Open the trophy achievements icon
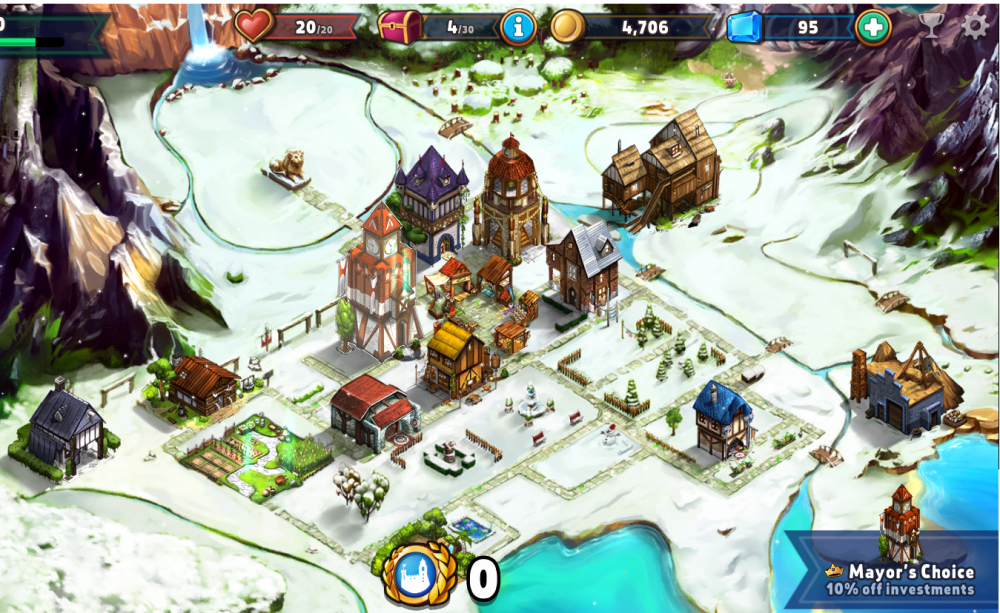 [x=932, y=26]
